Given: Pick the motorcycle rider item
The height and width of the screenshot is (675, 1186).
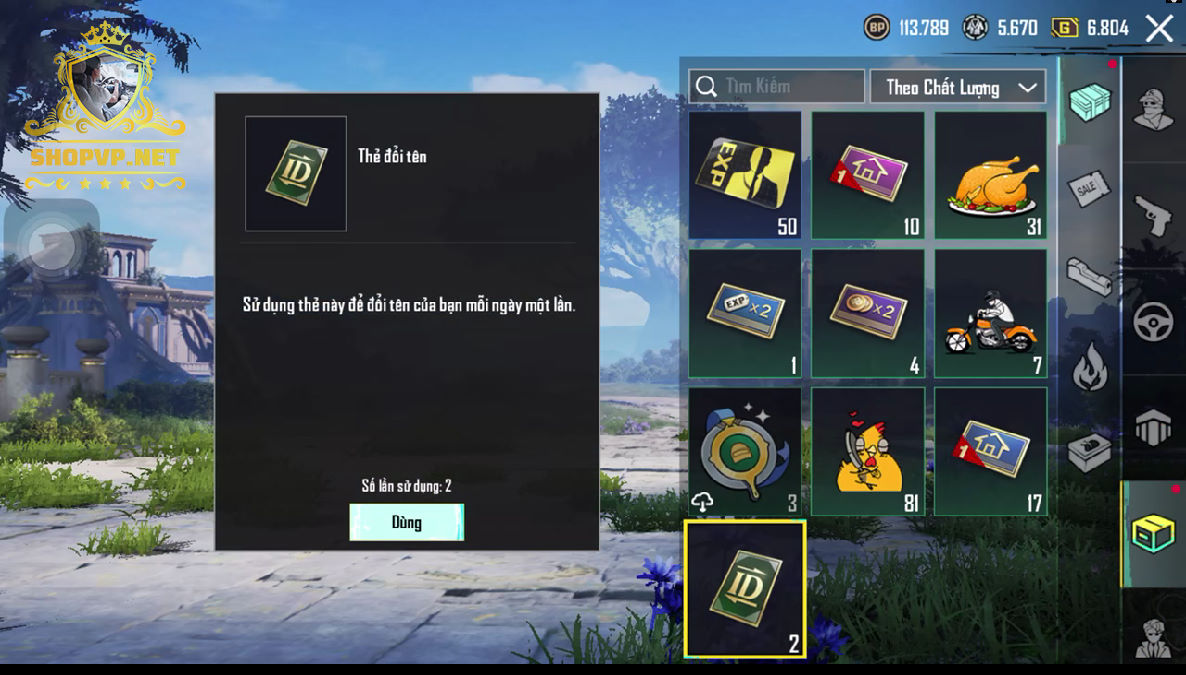Looking at the screenshot, I should [991, 313].
